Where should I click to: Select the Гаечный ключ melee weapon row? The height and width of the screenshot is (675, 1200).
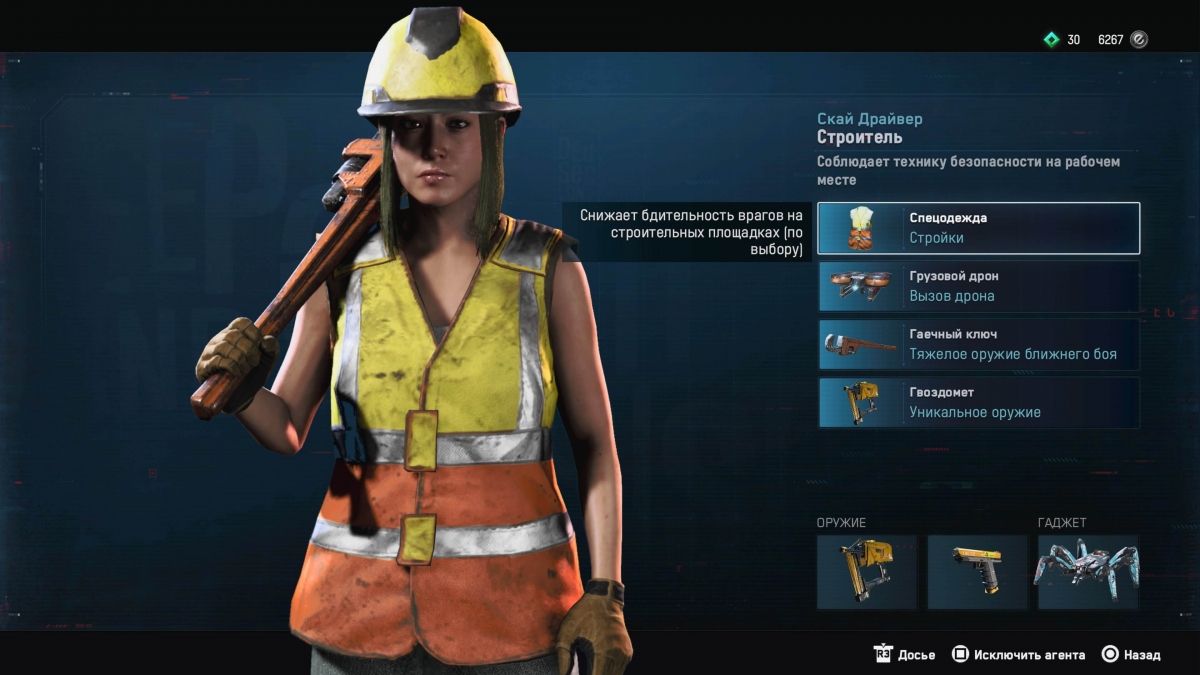978,344
